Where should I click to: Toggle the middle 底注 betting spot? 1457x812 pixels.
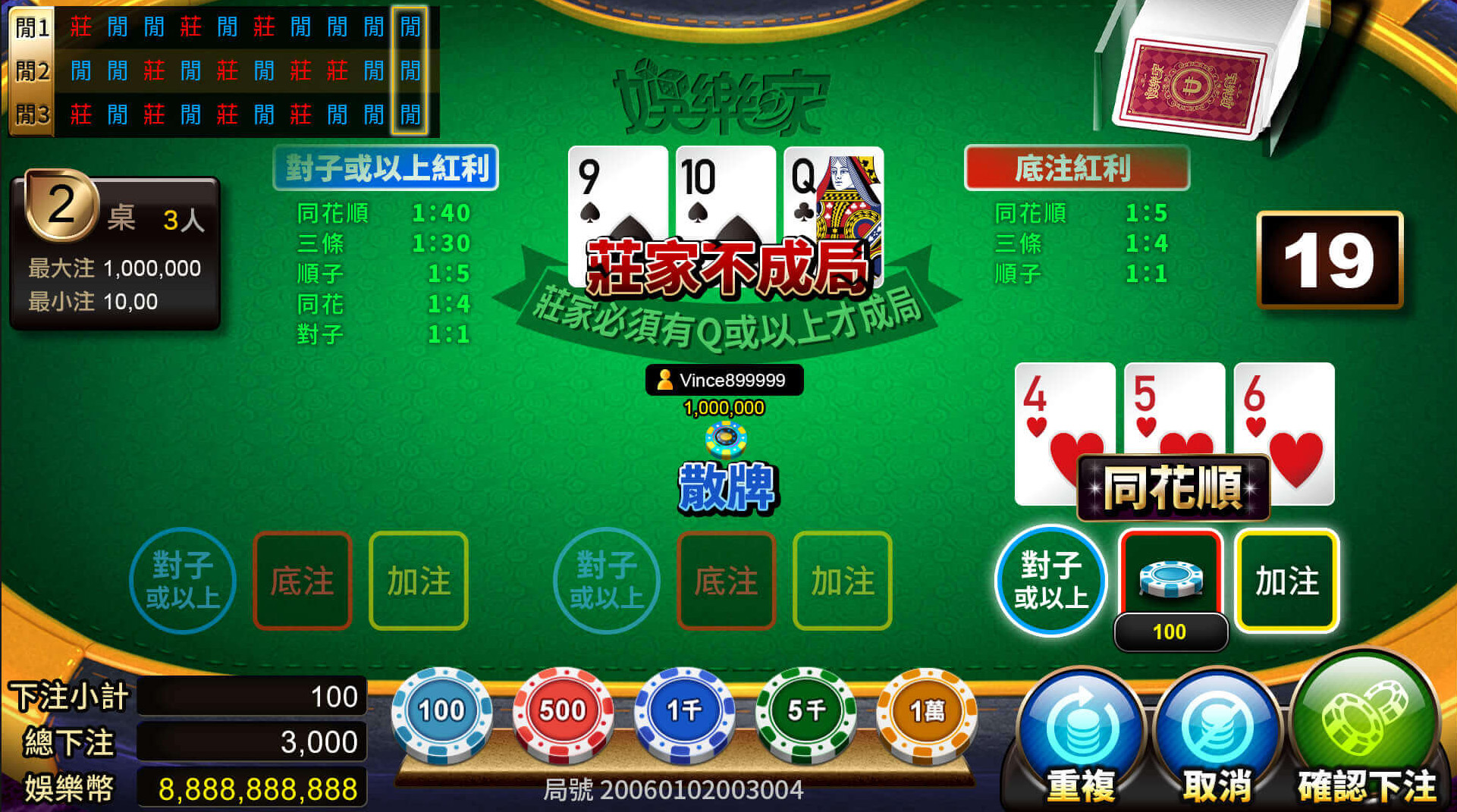(726, 580)
